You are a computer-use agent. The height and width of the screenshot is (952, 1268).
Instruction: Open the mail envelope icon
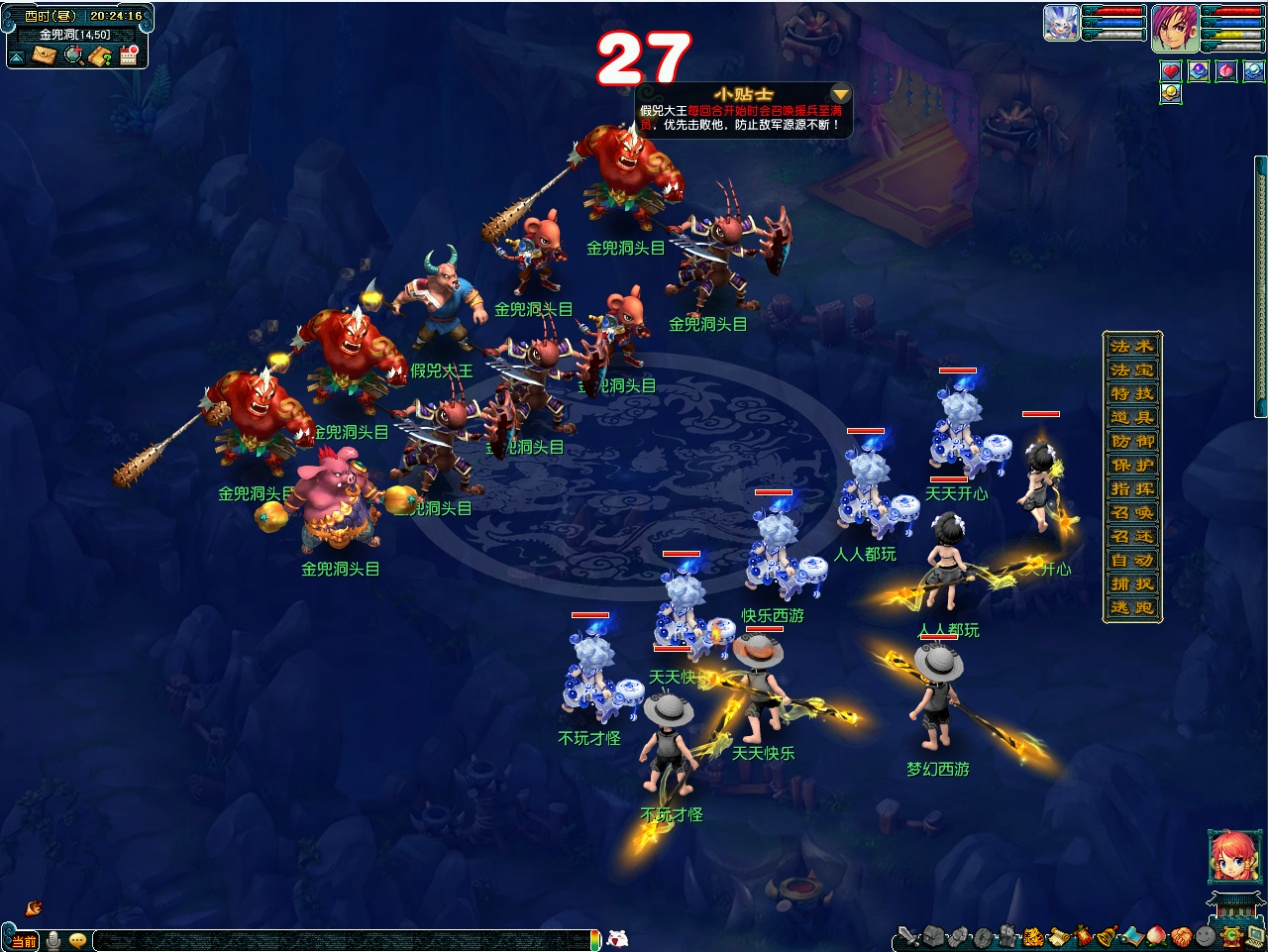[x=44, y=56]
